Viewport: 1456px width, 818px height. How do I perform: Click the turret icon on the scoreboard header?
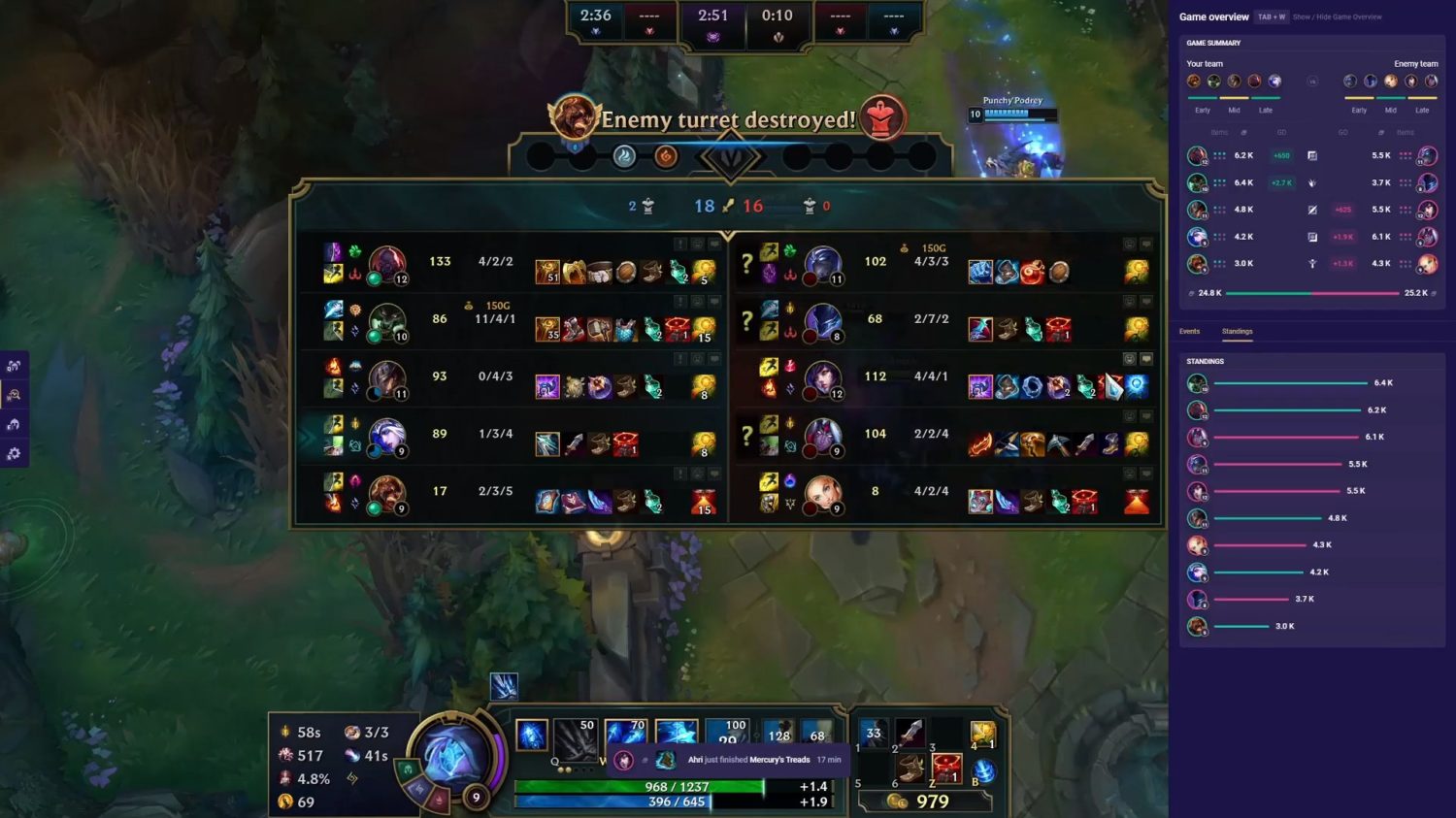tap(646, 206)
